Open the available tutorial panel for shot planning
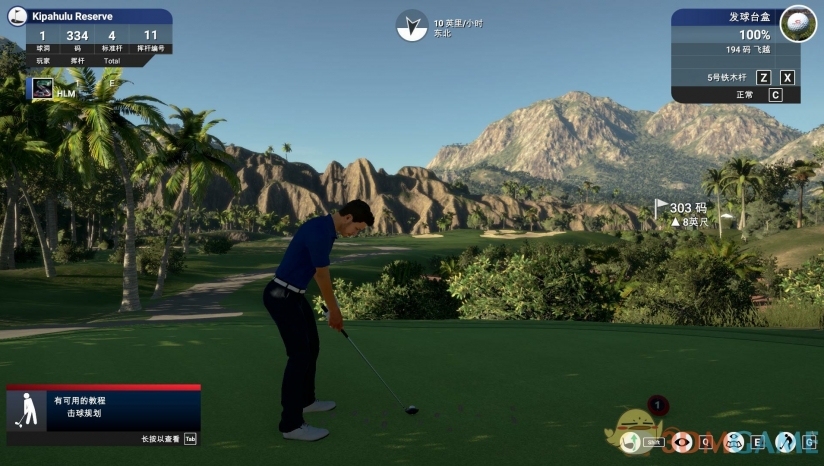 (103, 411)
